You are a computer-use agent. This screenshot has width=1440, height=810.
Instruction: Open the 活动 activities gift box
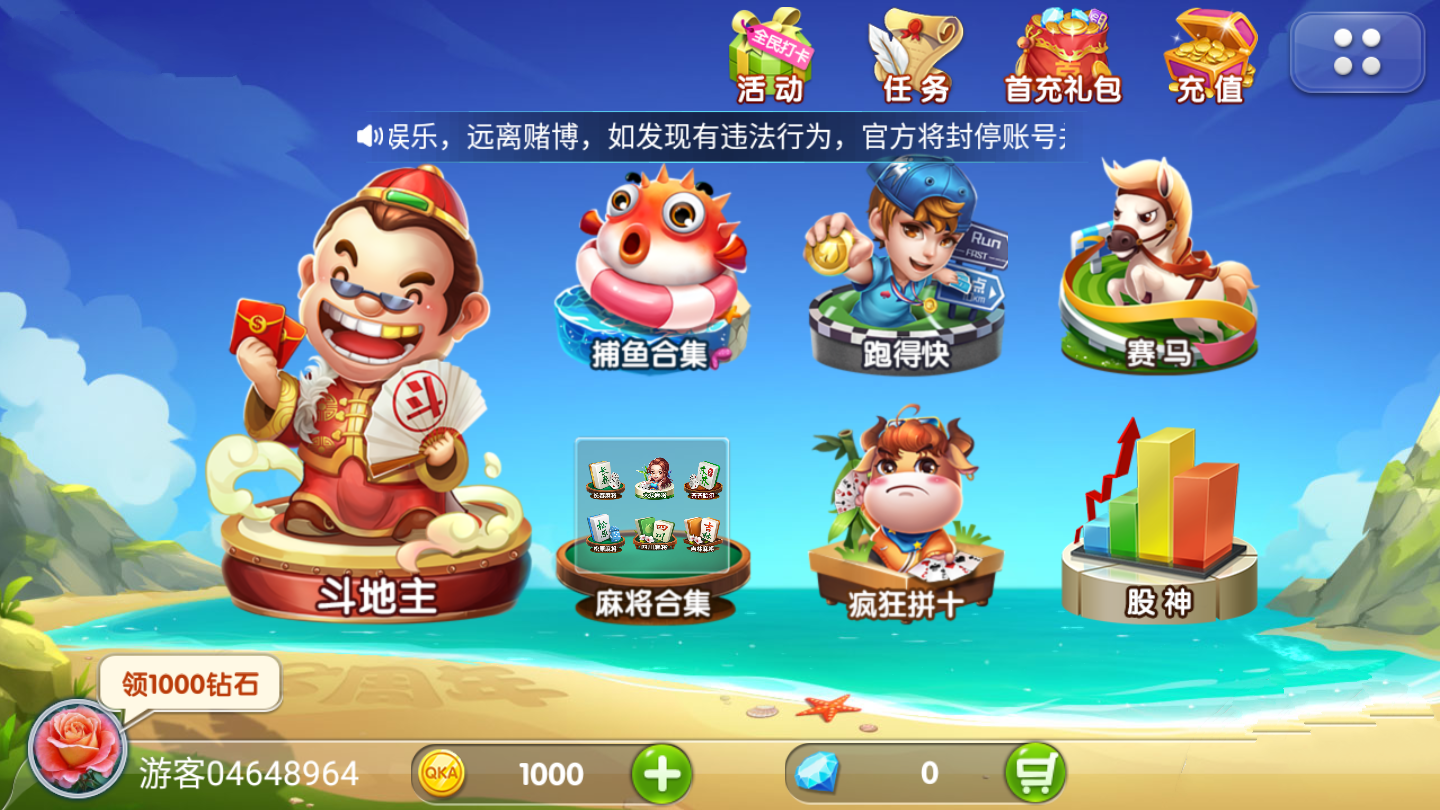pyautogui.click(x=770, y=55)
